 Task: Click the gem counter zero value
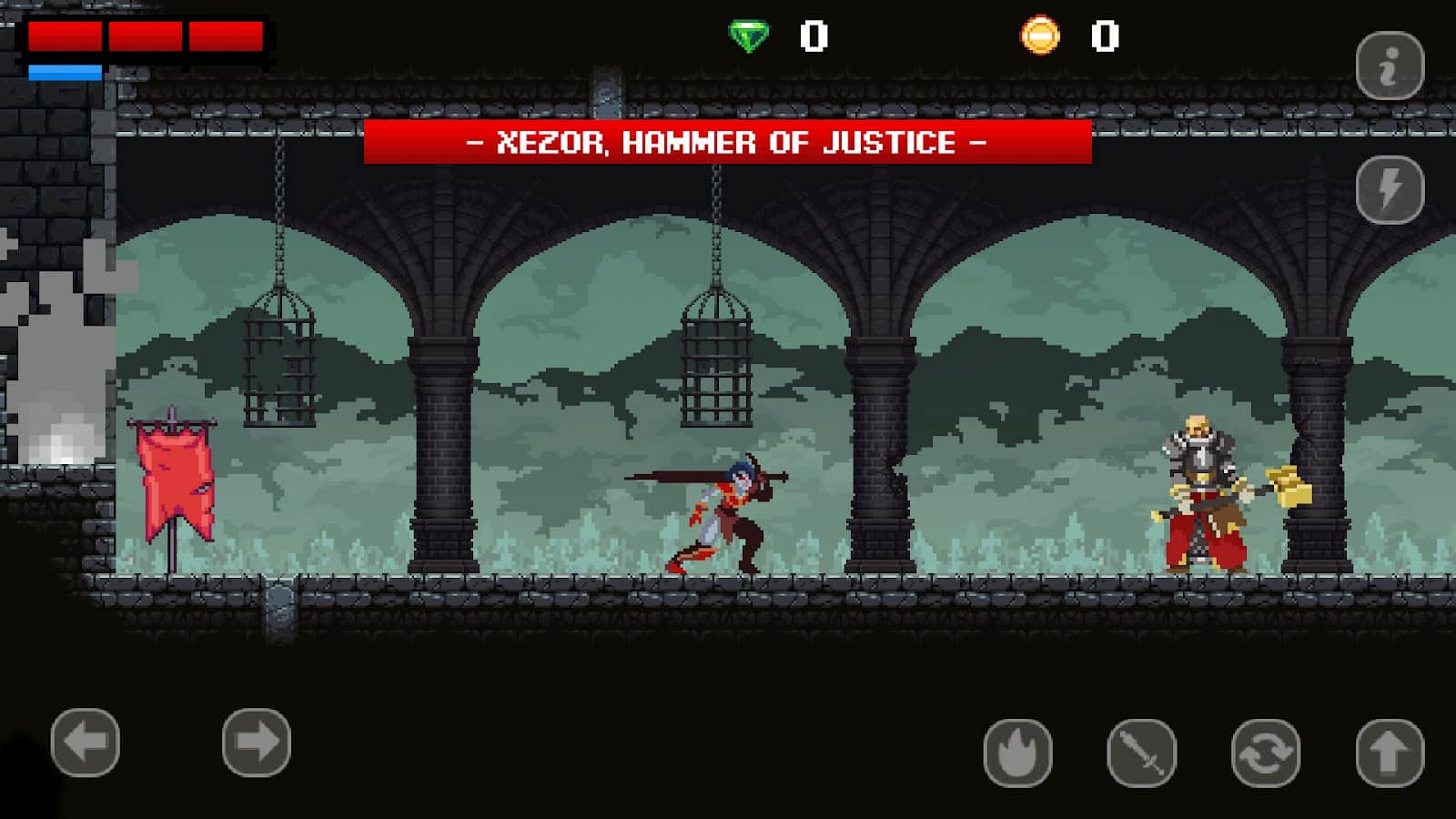[x=814, y=35]
